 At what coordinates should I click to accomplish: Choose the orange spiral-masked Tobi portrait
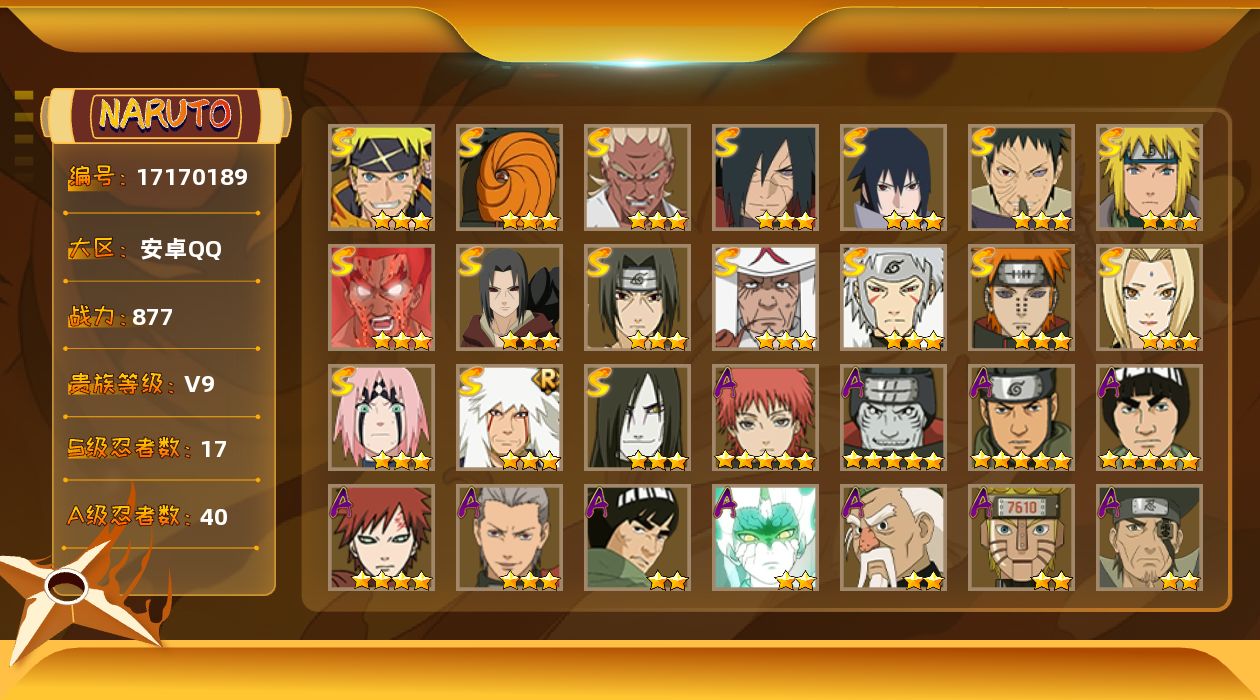509,177
